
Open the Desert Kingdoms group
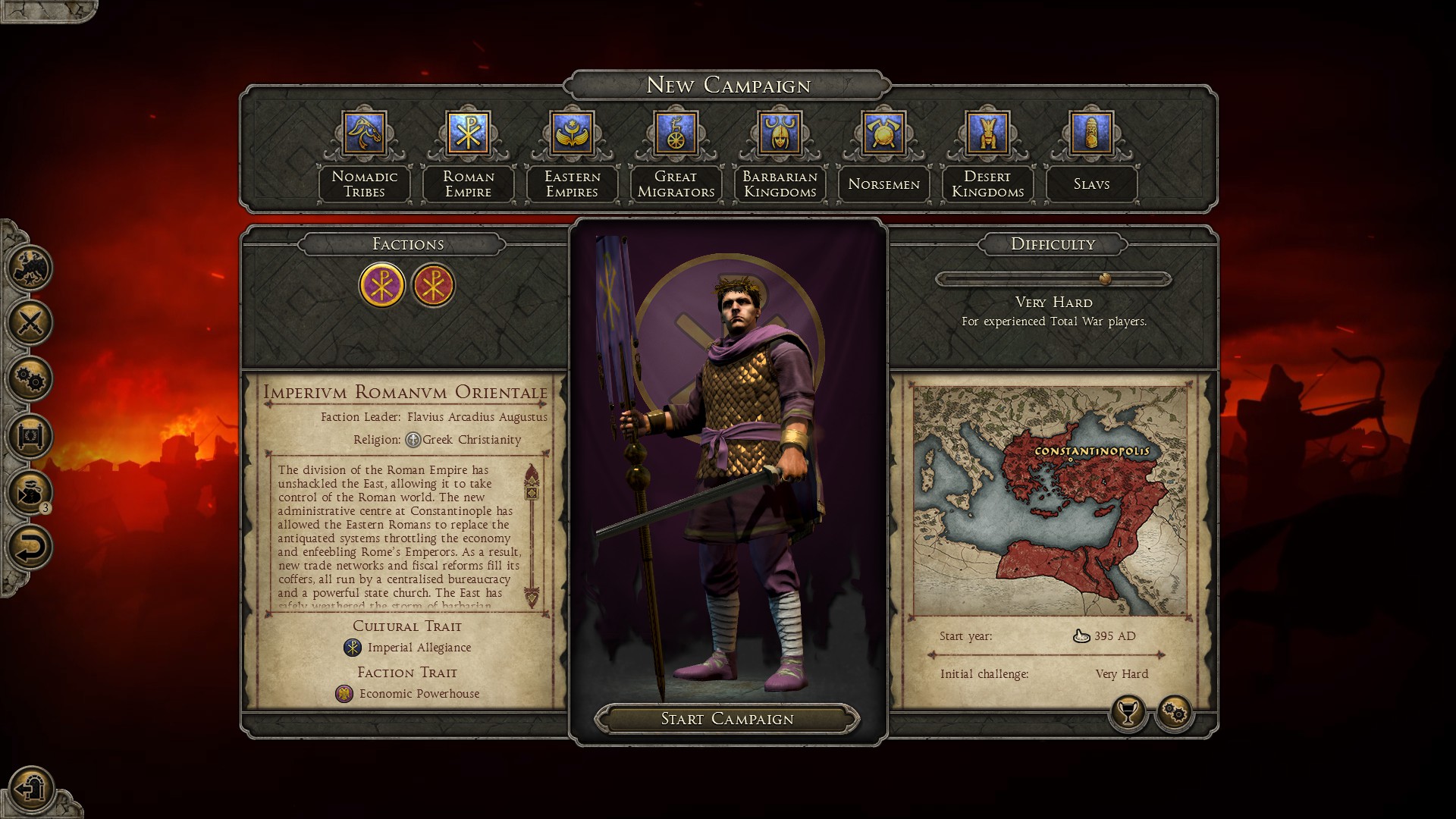pos(987,133)
